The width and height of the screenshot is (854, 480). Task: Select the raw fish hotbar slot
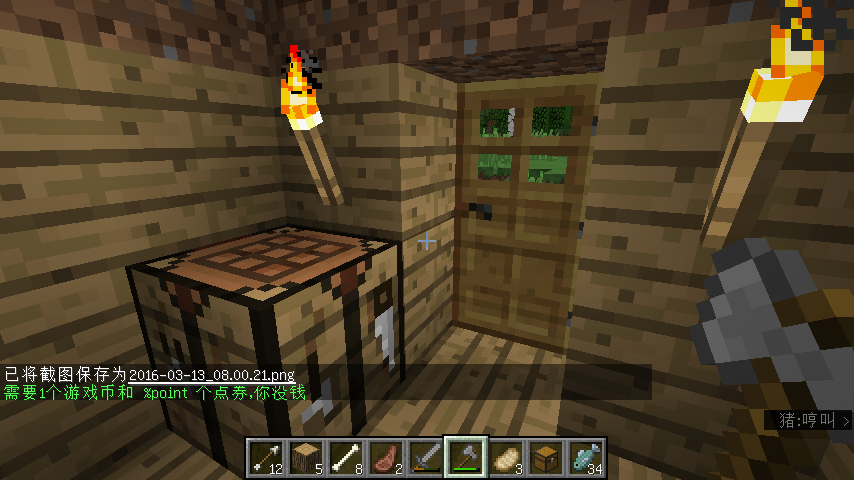pos(586,457)
